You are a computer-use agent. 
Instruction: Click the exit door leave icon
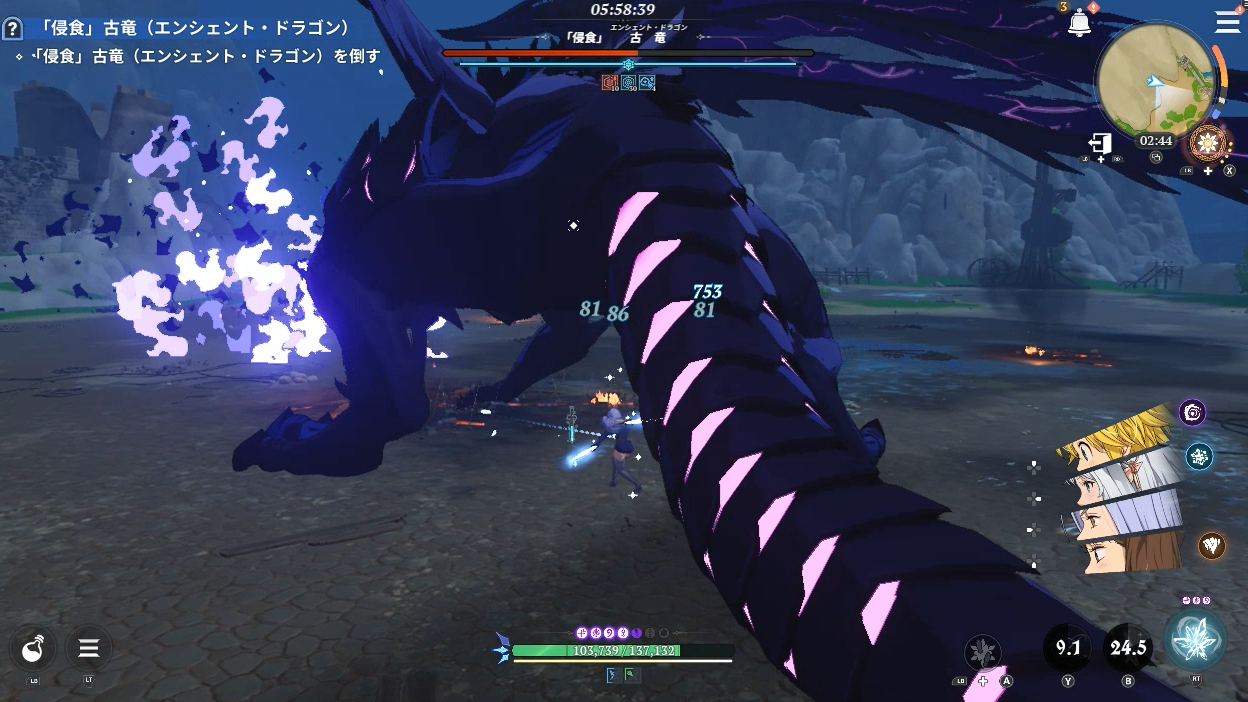click(x=1100, y=144)
